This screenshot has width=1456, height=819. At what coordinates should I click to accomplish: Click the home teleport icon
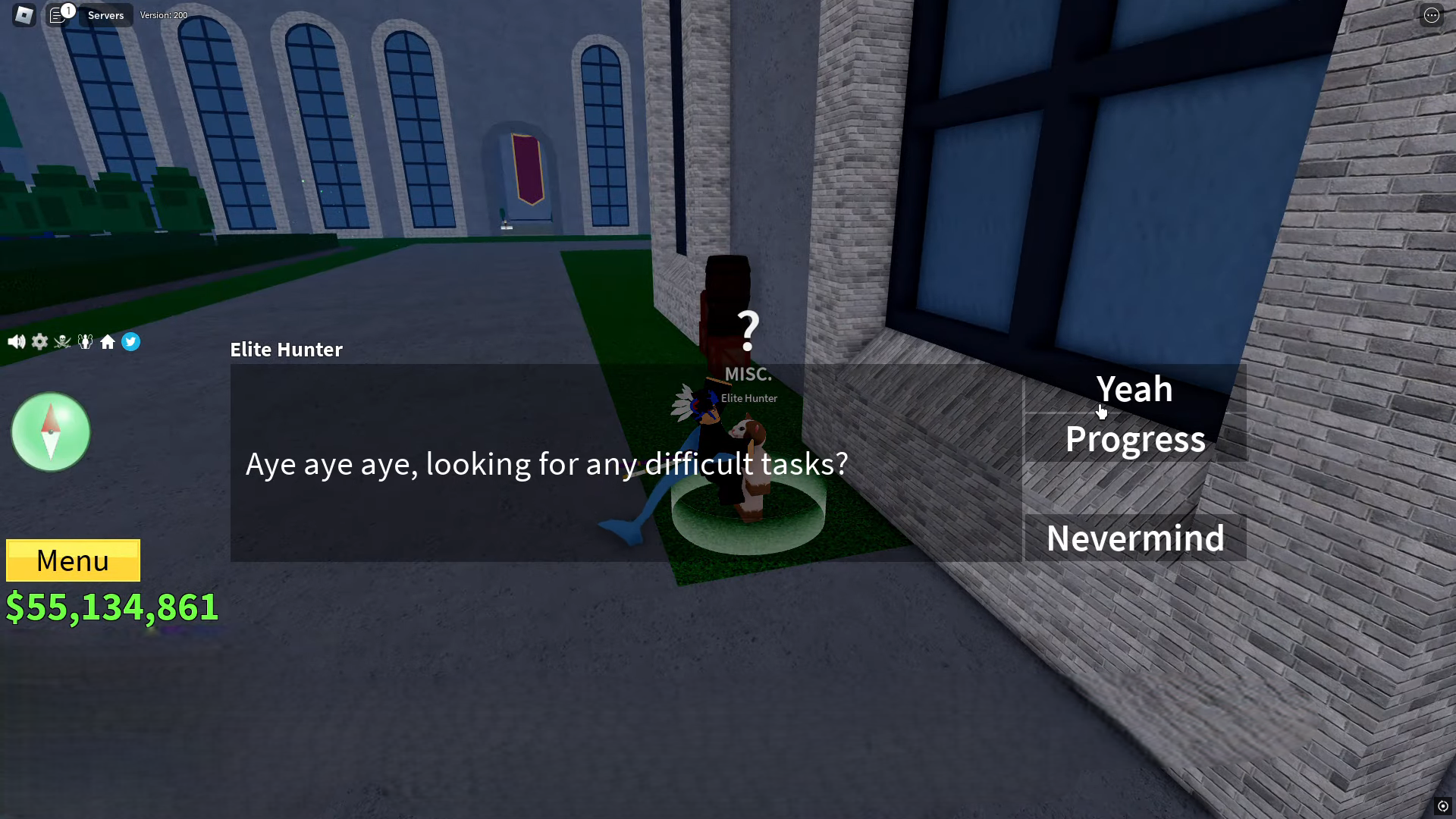(x=108, y=342)
